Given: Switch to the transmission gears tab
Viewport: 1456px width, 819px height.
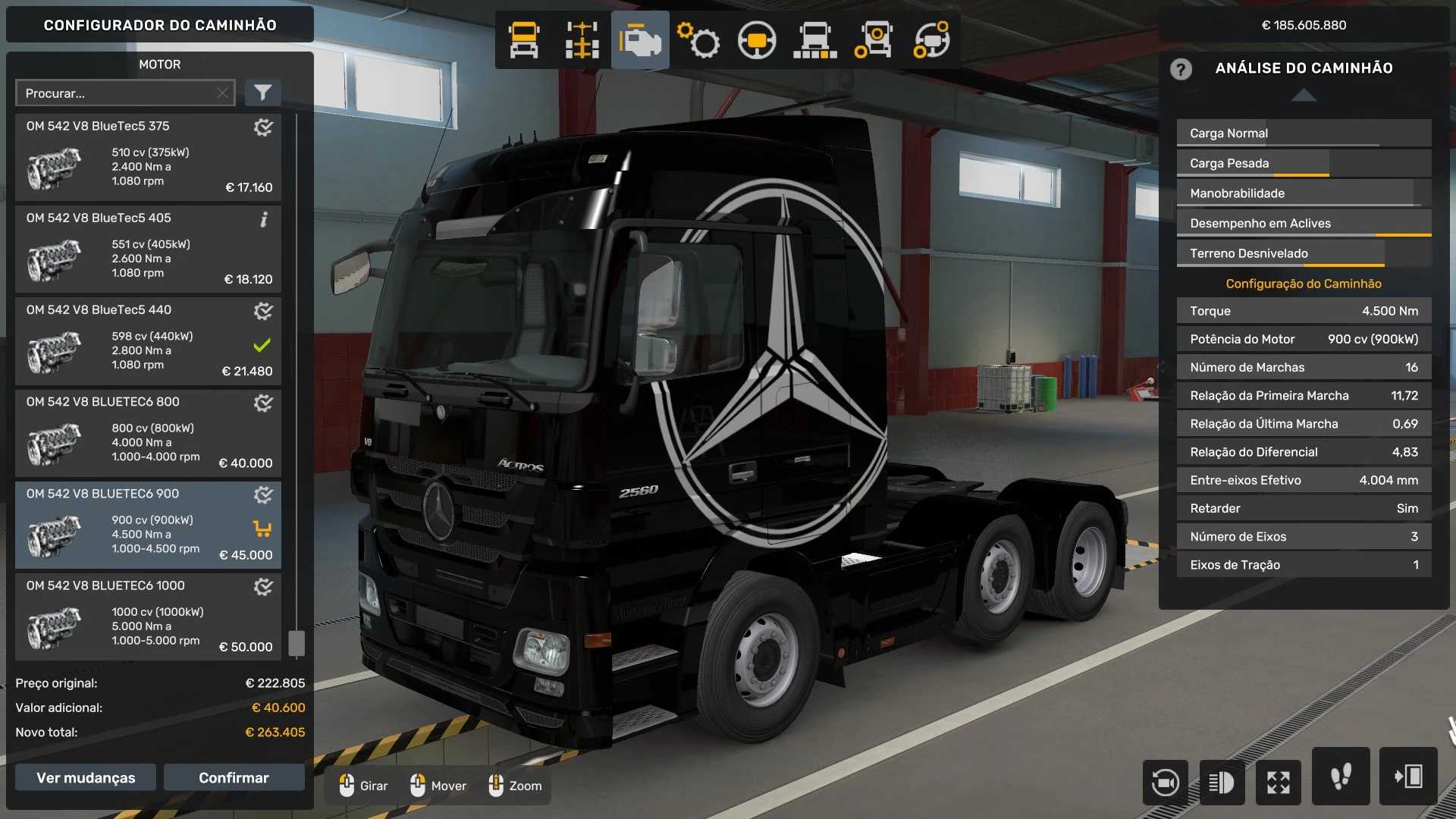Looking at the screenshot, I should point(698,40).
